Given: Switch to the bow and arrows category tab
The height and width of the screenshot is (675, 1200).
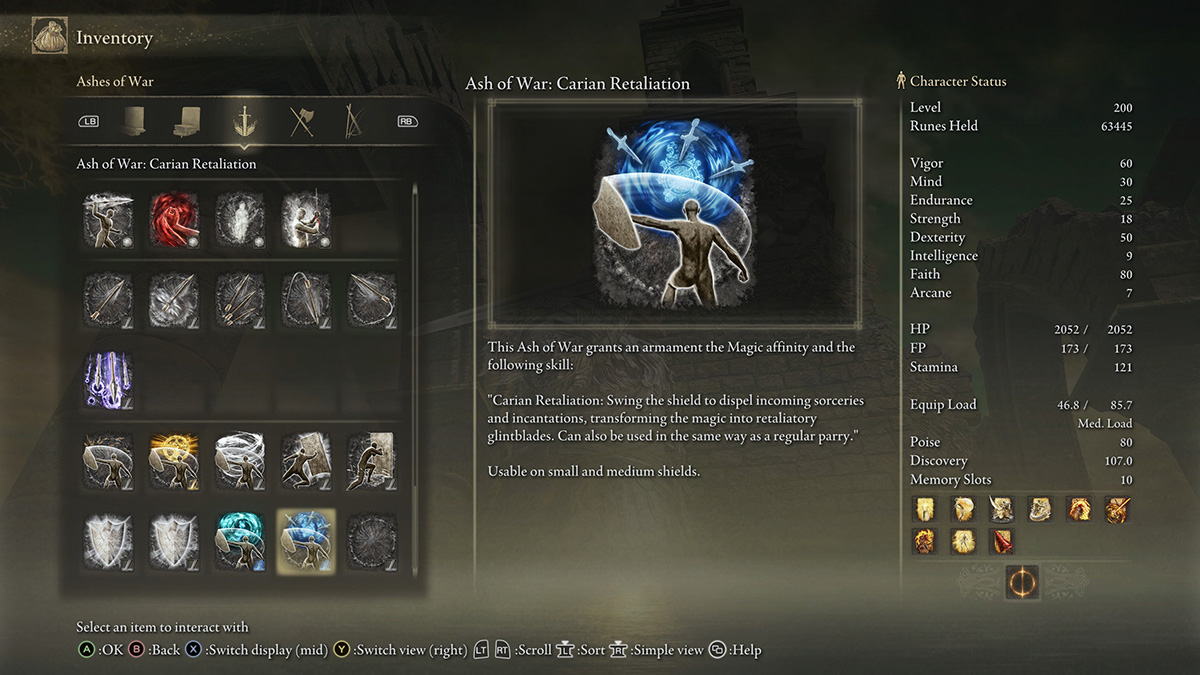Looking at the screenshot, I should click(352, 122).
